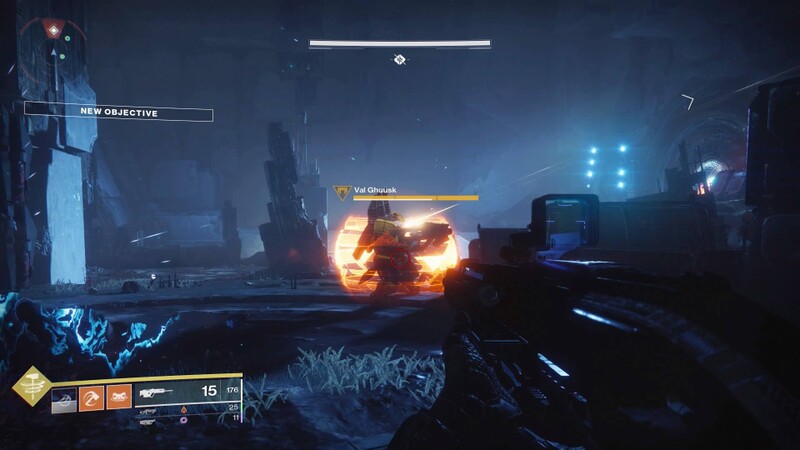Select the grey grenade ability icon
The image size is (800, 450).
click(x=64, y=397)
